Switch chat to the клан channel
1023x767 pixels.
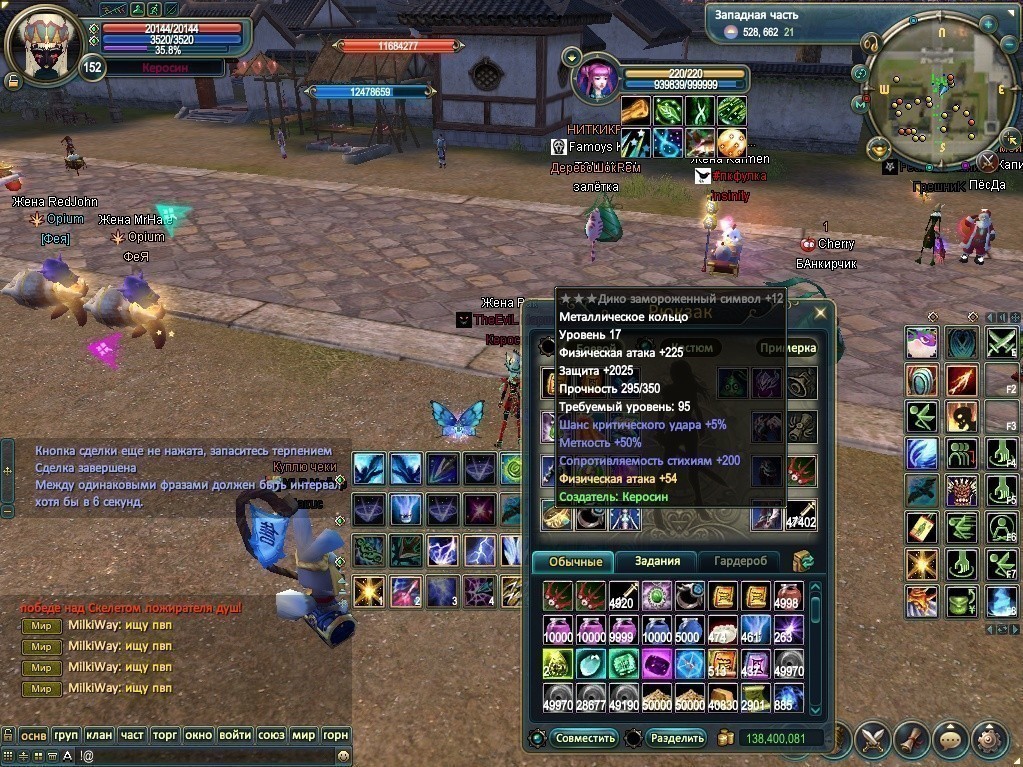[99, 734]
